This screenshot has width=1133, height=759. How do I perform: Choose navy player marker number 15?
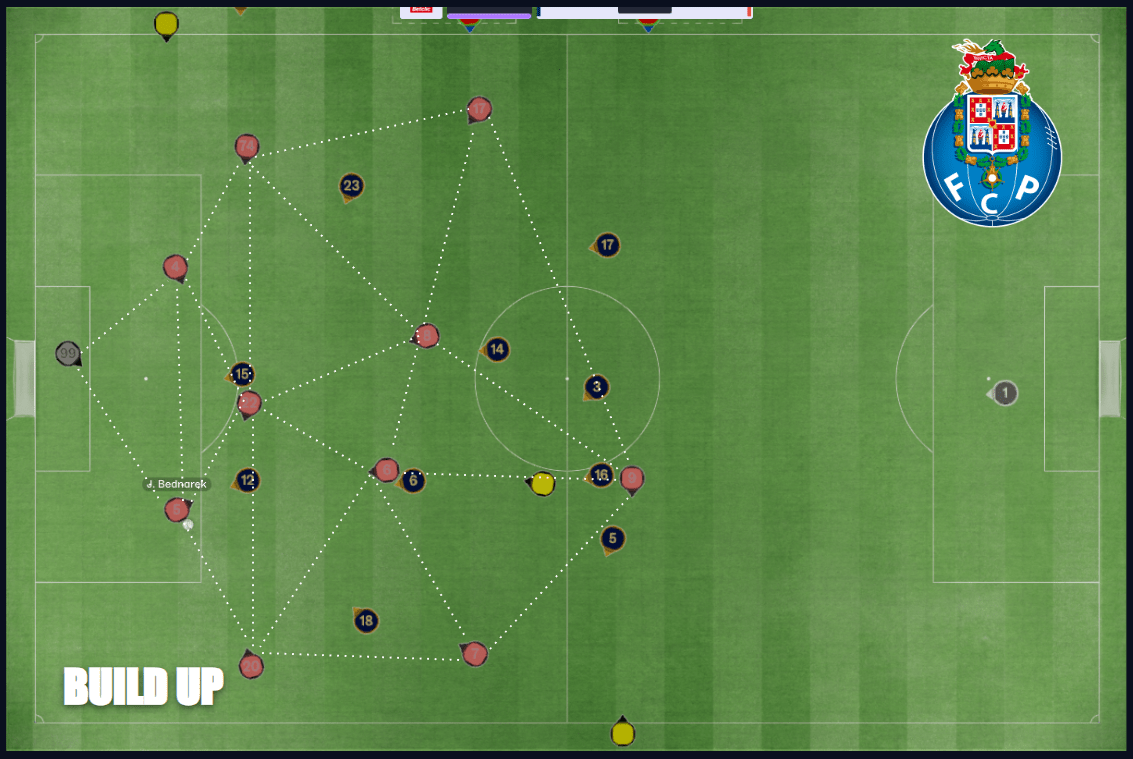(242, 374)
